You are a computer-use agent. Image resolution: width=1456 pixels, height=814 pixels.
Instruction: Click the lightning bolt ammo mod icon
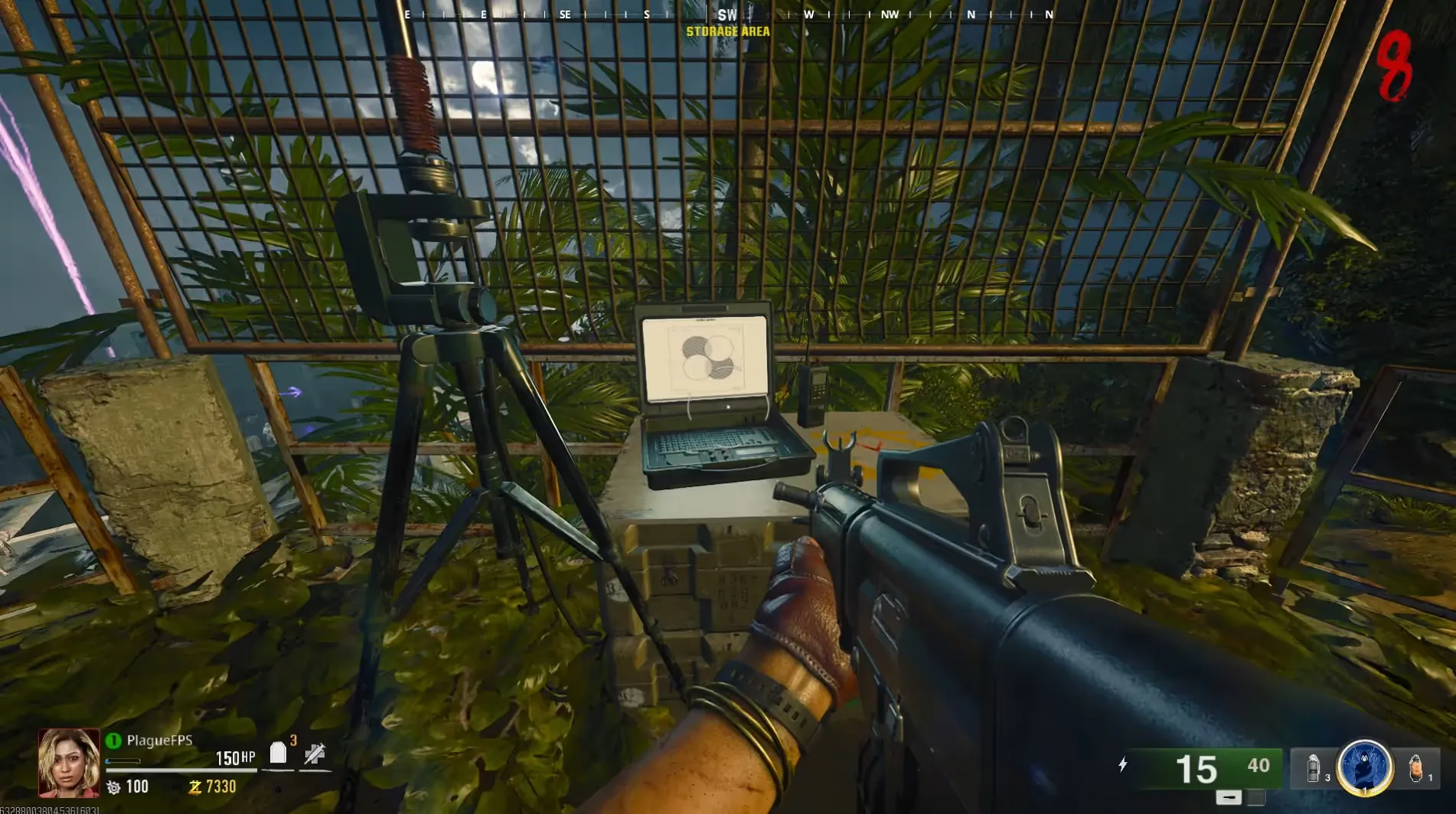tap(1122, 764)
